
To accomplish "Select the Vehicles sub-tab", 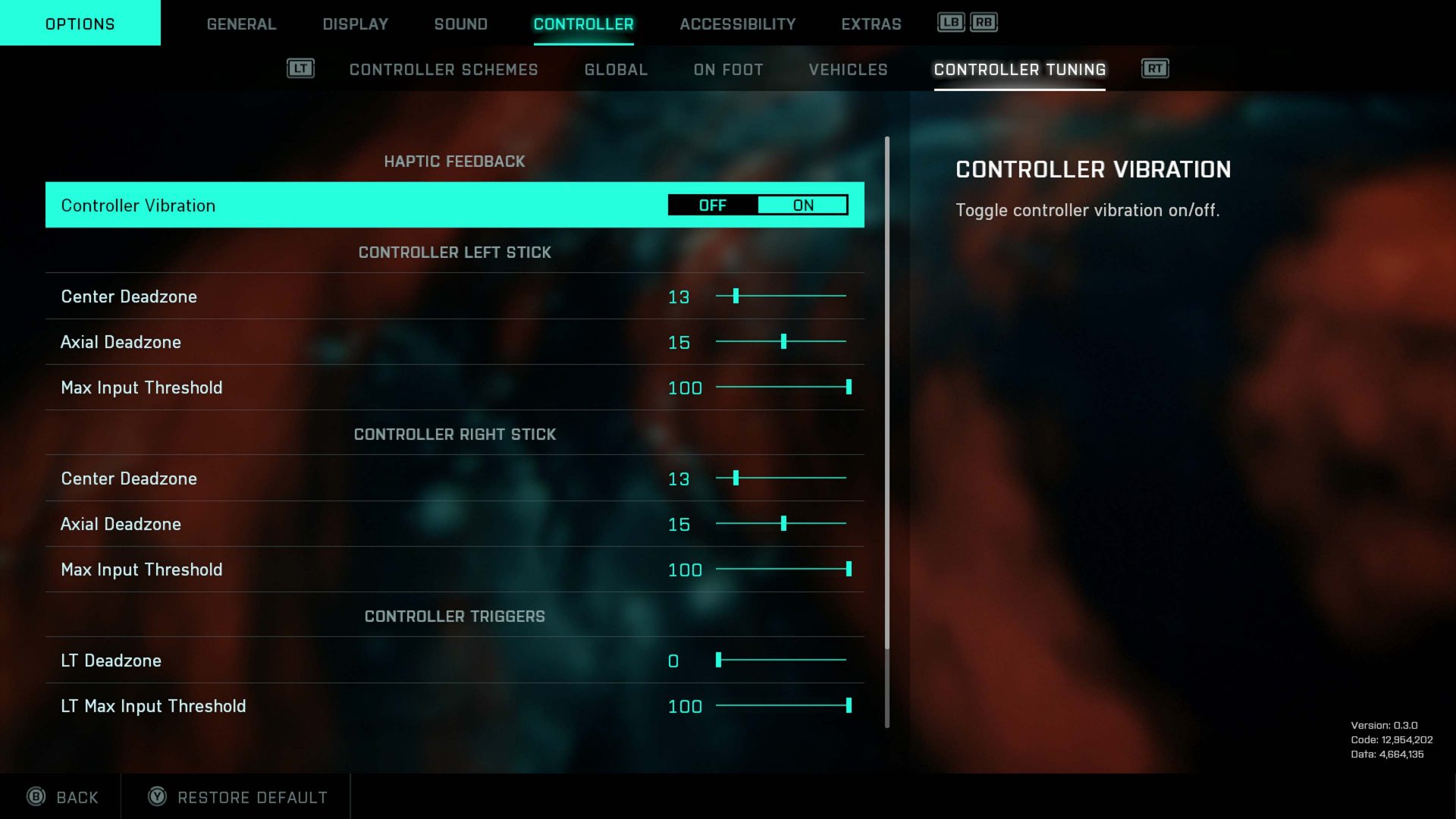I will pyautogui.click(x=847, y=69).
